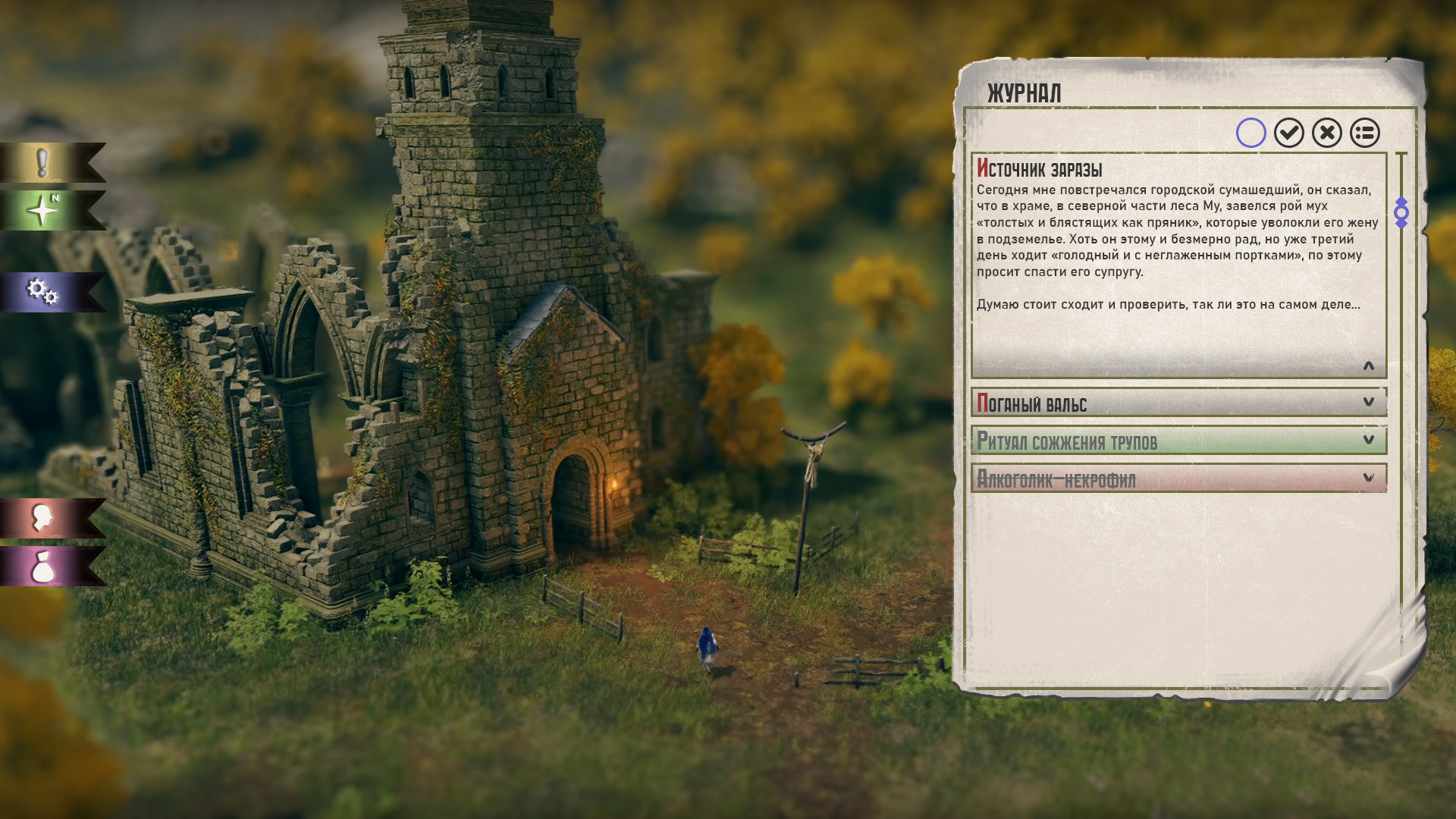Image resolution: width=1456 pixels, height=819 pixels.
Task: Expand the Поганый вальс quest
Action: [1368, 402]
